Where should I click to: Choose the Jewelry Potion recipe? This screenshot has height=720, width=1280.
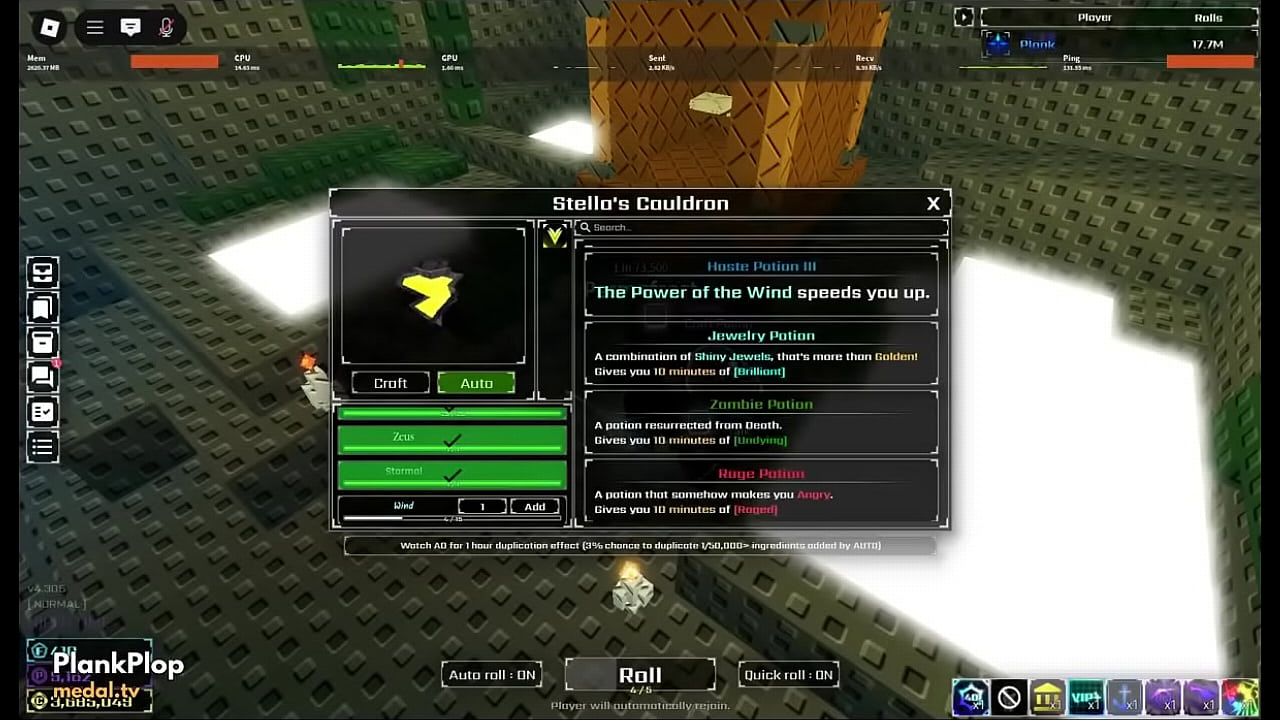(761, 352)
